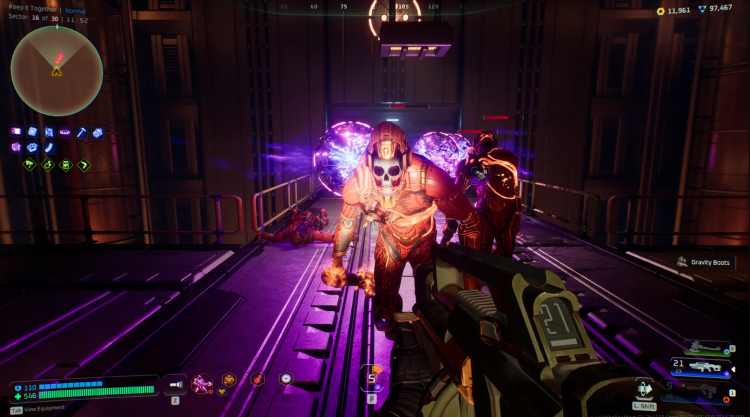The width and height of the screenshot is (750, 417).
Task: Choose the green backpack diamond perk
Action: [x=66, y=165]
